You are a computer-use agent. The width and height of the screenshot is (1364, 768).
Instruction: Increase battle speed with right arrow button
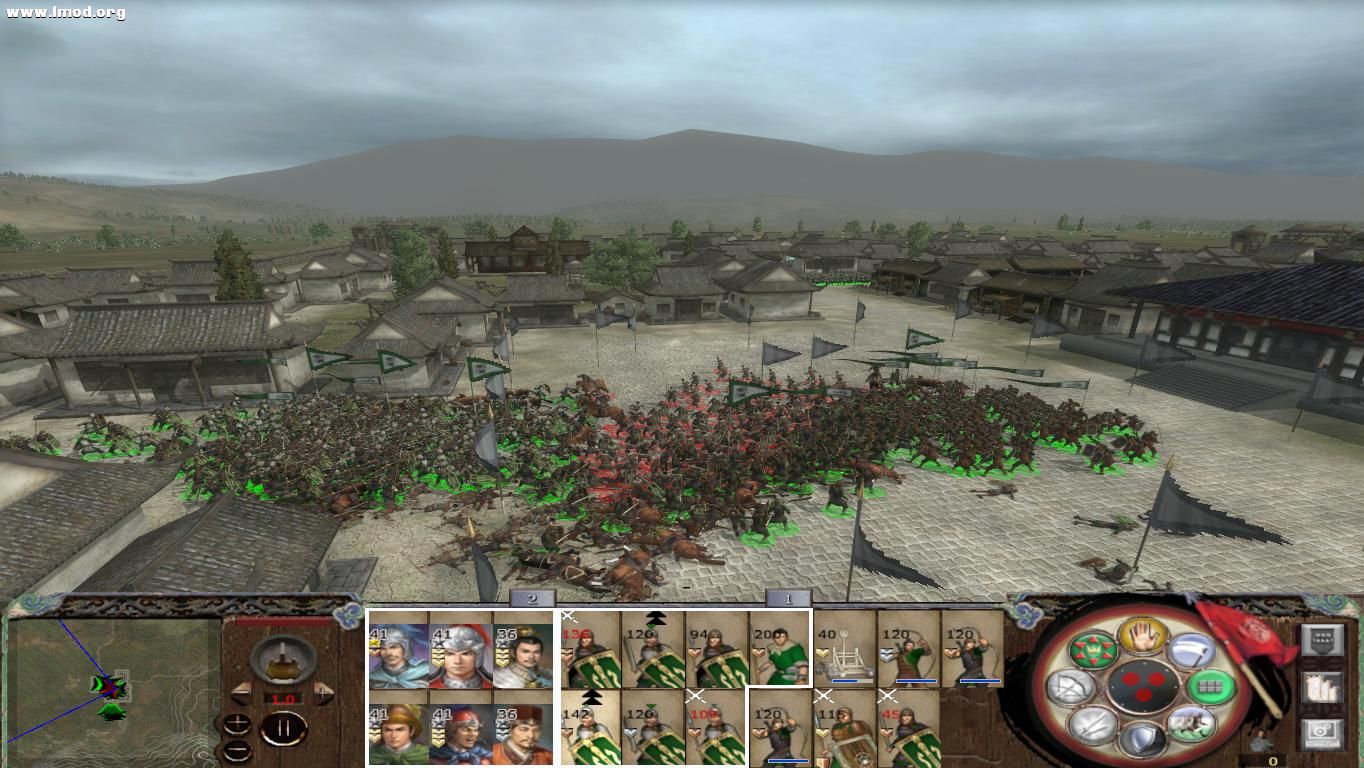coord(322,692)
